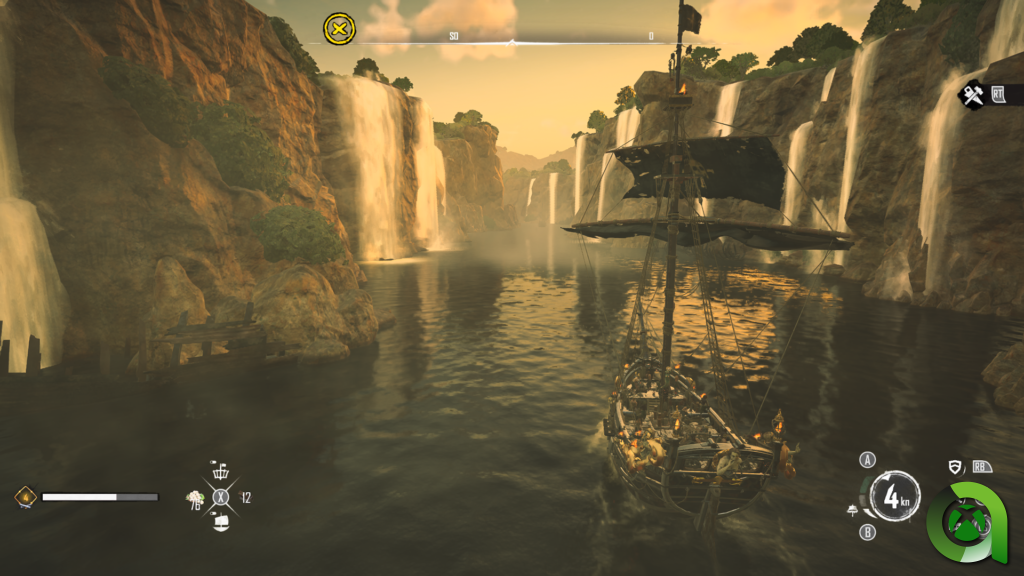Choose the food item with count 76

click(x=195, y=499)
